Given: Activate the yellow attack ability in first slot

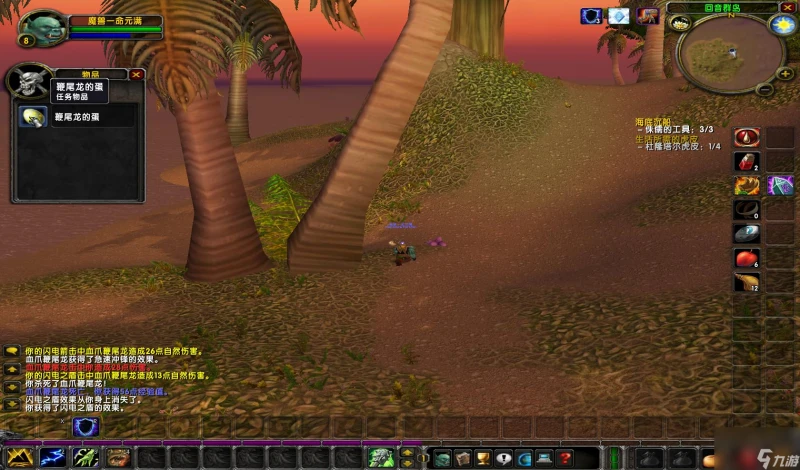Looking at the screenshot, I should coord(20,457).
